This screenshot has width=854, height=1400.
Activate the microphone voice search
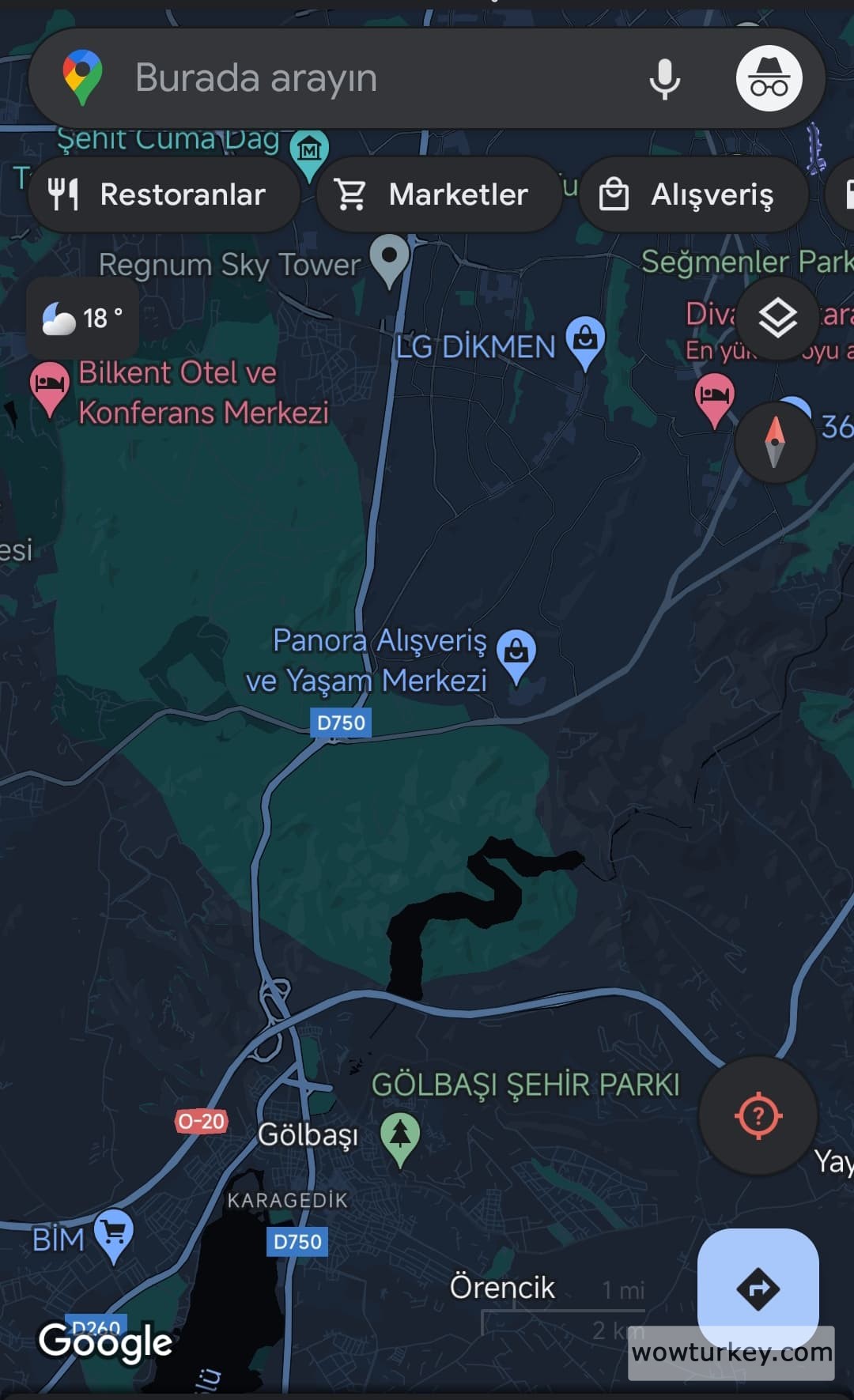(664, 78)
